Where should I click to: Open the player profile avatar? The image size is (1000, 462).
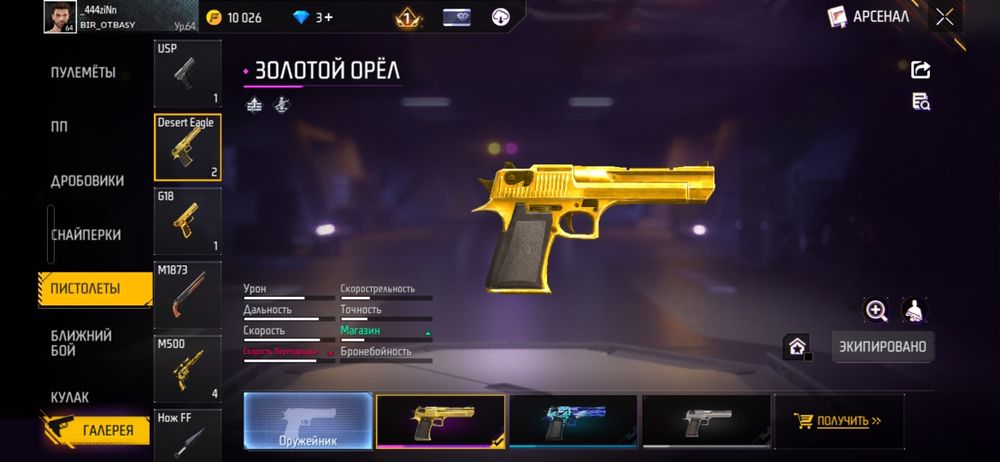point(60,17)
